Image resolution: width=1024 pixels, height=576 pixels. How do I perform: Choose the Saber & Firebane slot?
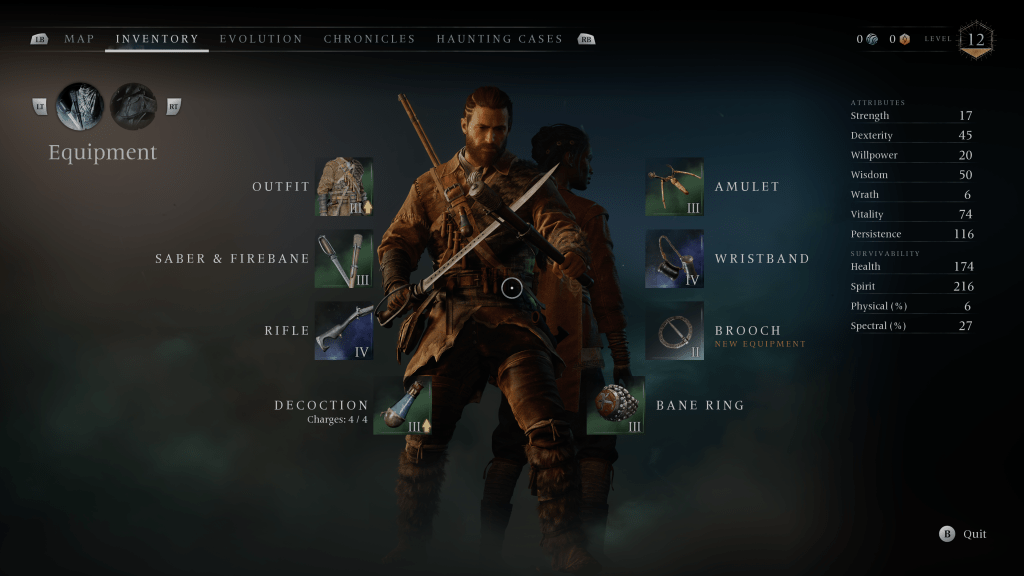(344, 259)
